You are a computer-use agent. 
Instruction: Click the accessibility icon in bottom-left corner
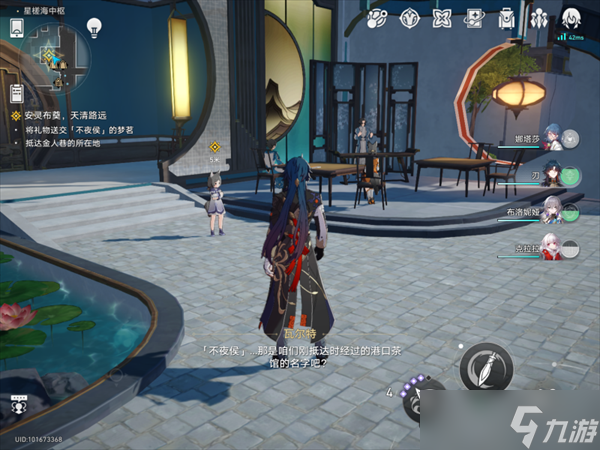pyautogui.click(x=17, y=406)
